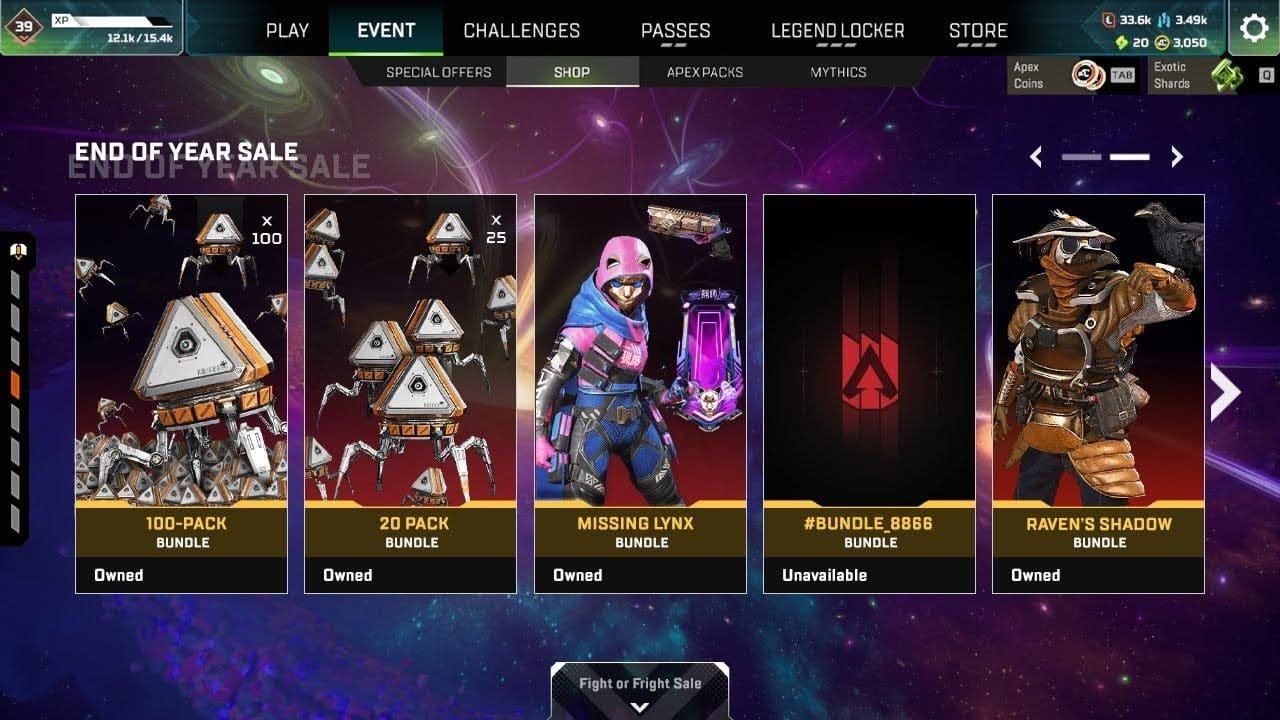The height and width of the screenshot is (720, 1280).
Task: Select the Raven's Shadow bundle
Action: [x=1099, y=390]
